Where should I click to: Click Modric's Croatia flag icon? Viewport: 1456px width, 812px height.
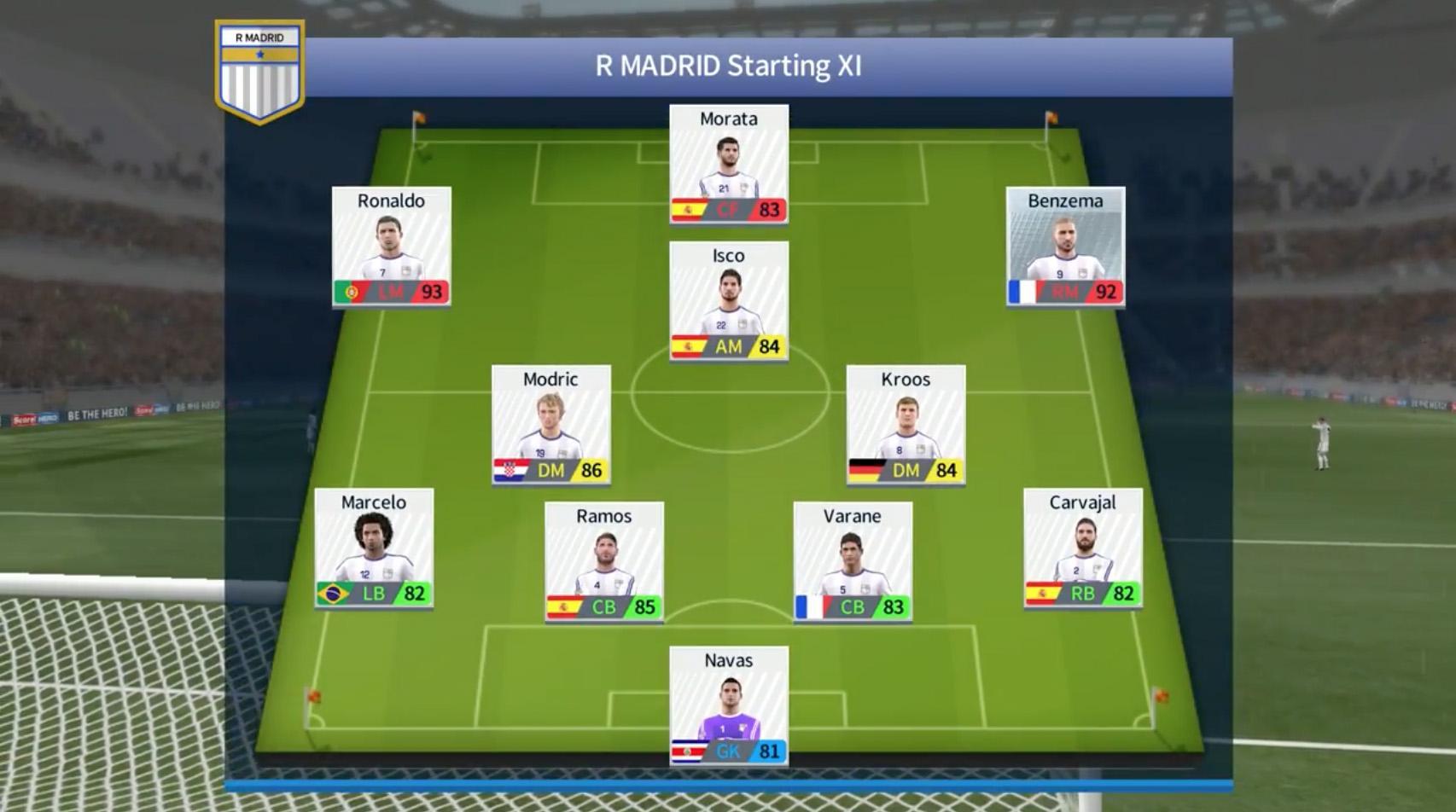pos(510,468)
